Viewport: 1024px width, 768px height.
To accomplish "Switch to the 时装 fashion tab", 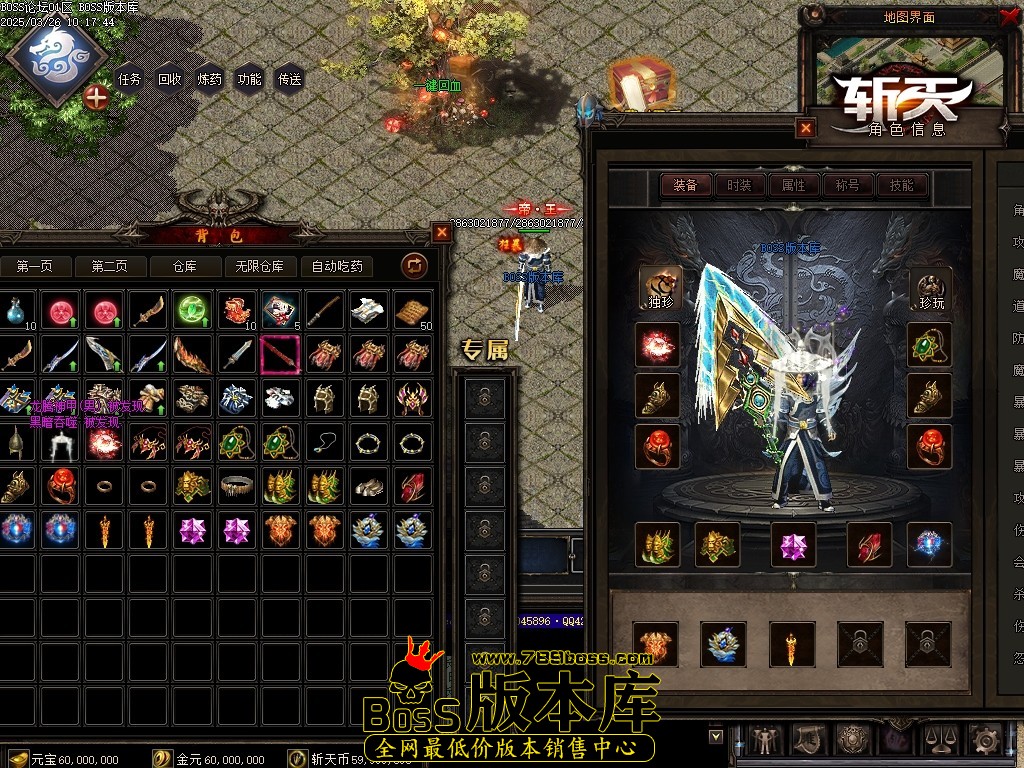I will [x=739, y=185].
